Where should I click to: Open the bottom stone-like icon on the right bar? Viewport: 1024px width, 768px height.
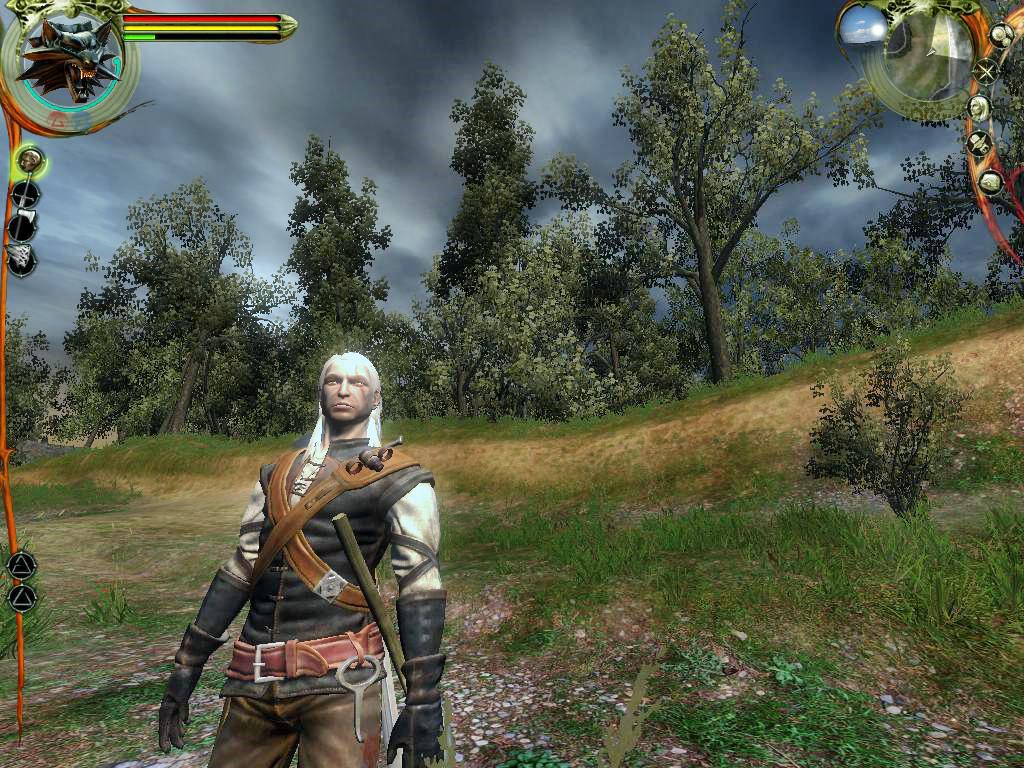tap(990, 182)
